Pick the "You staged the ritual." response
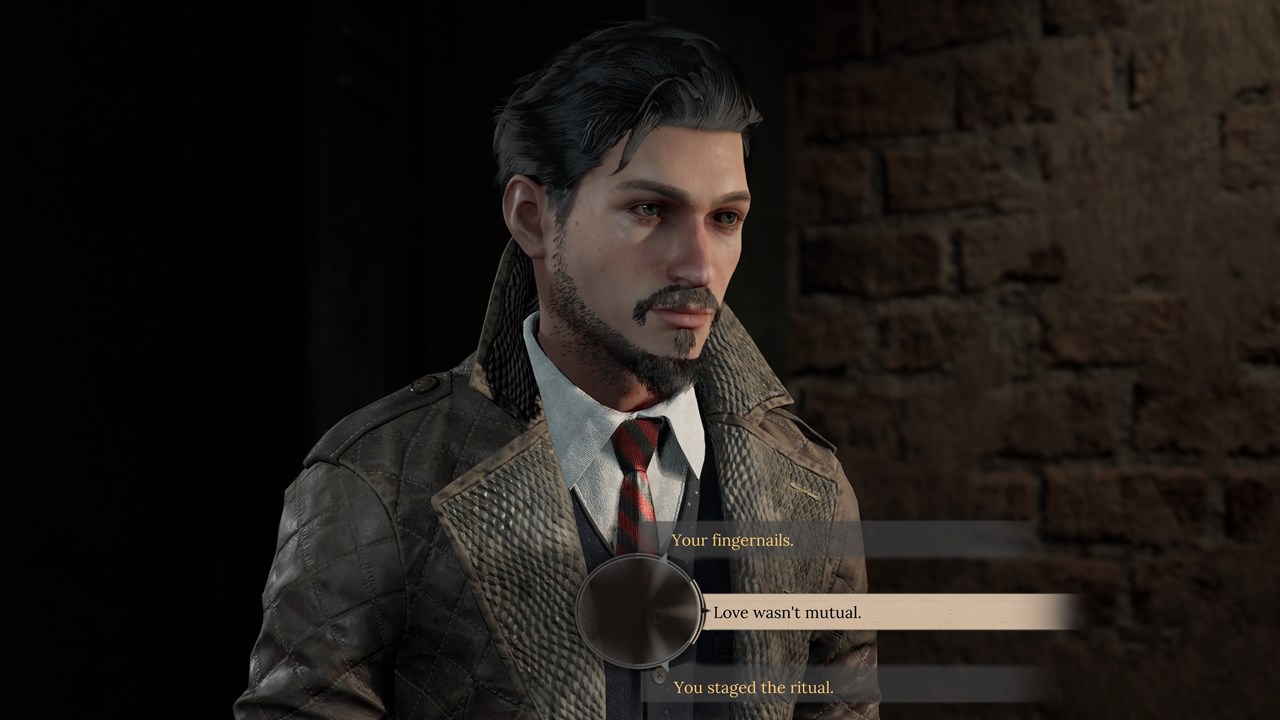 pos(753,687)
